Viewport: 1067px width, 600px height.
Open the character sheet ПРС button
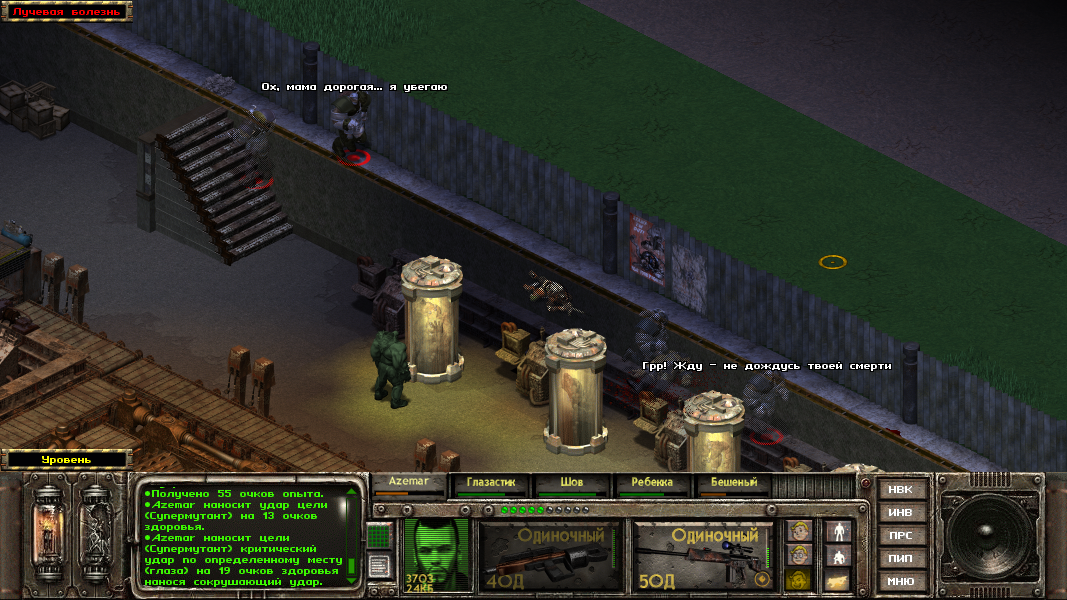[x=901, y=536]
